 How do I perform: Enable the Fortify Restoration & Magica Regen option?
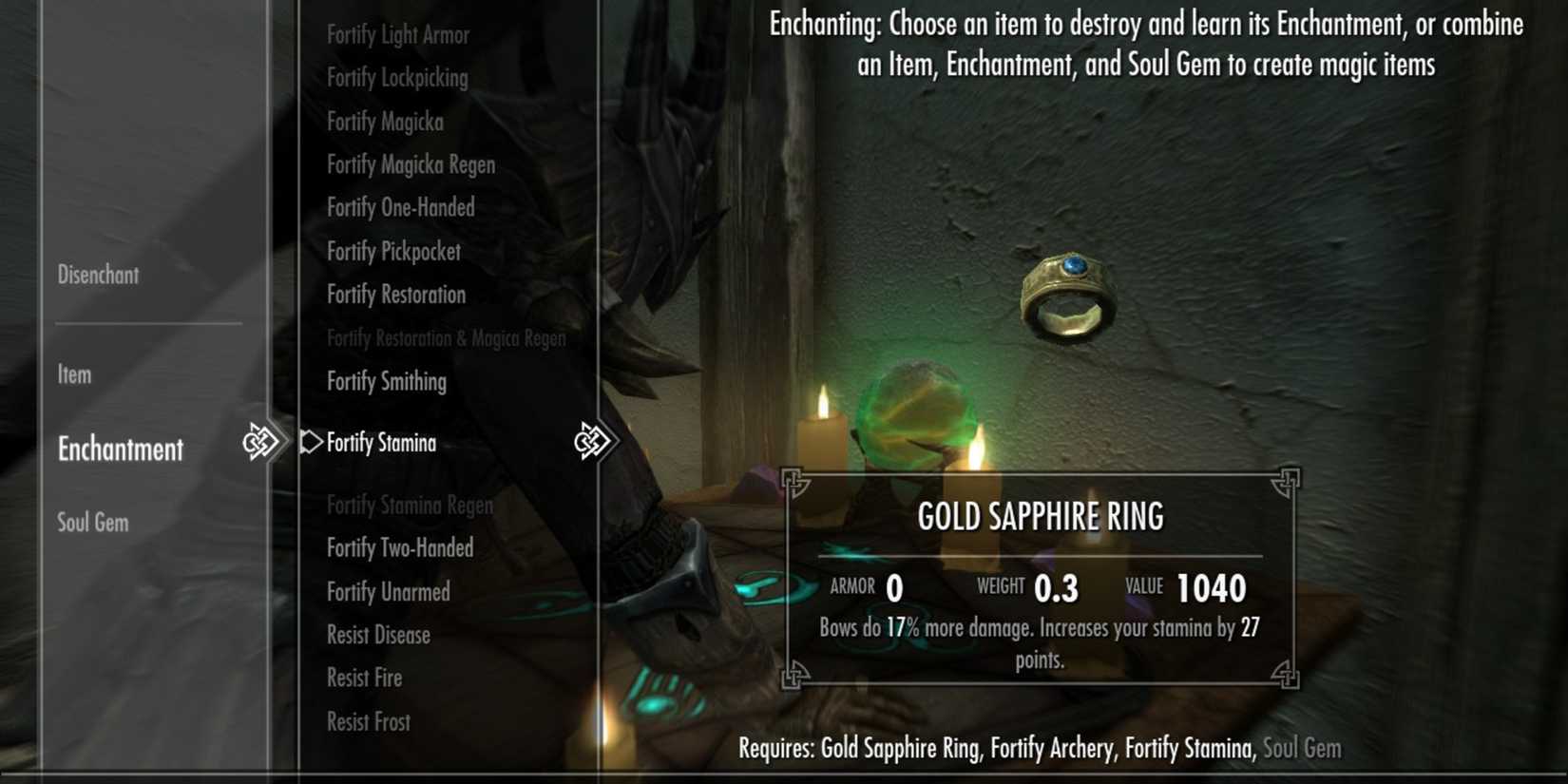point(445,337)
